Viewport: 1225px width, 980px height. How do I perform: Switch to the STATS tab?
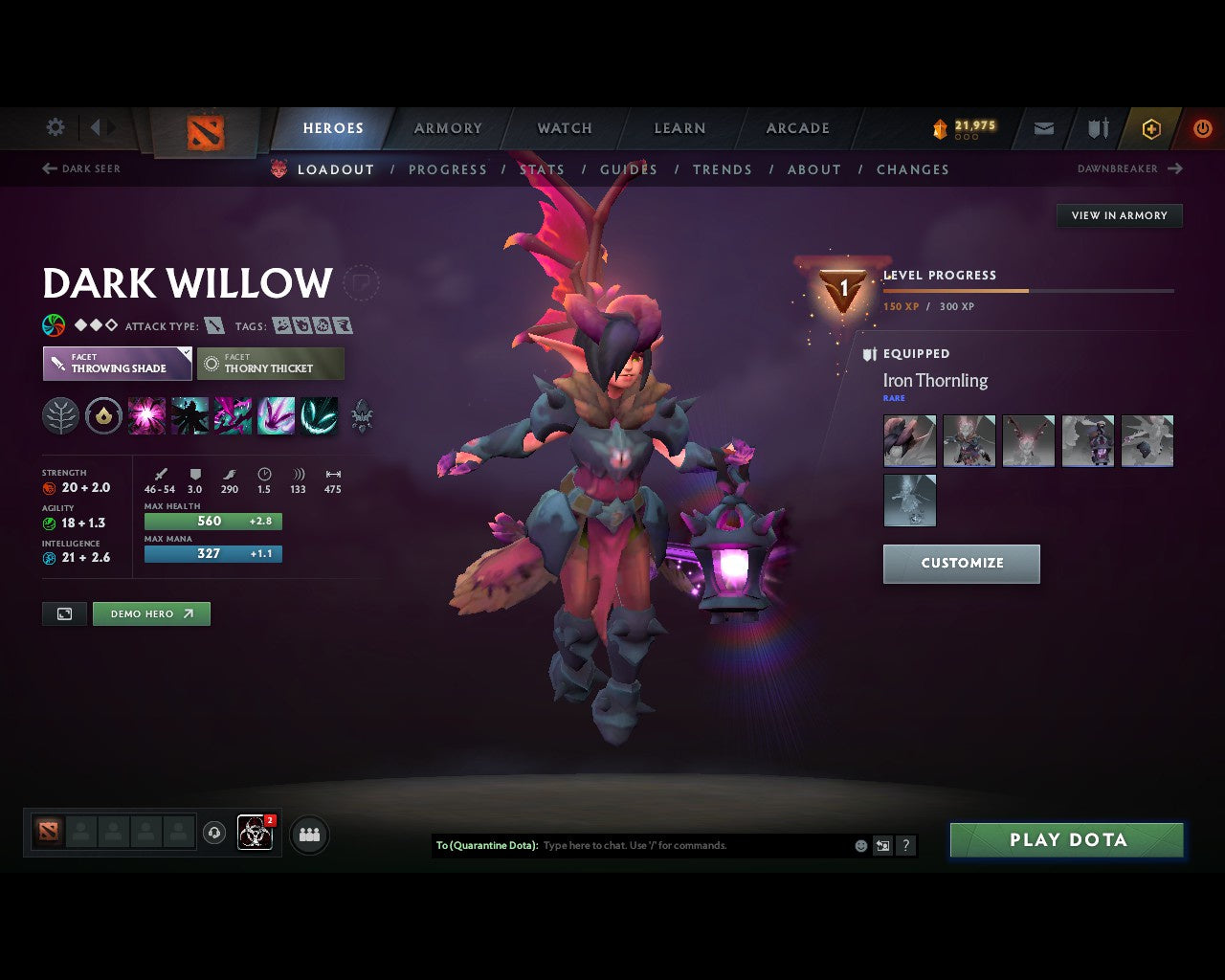(x=543, y=169)
